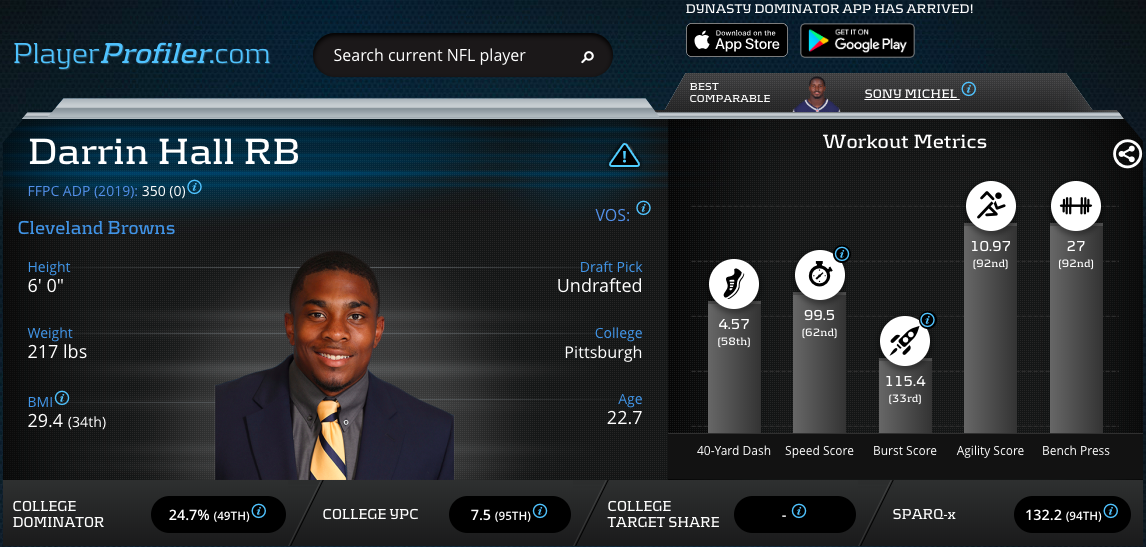Open Sony Michel's comparable profile

(x=911, y=93)
